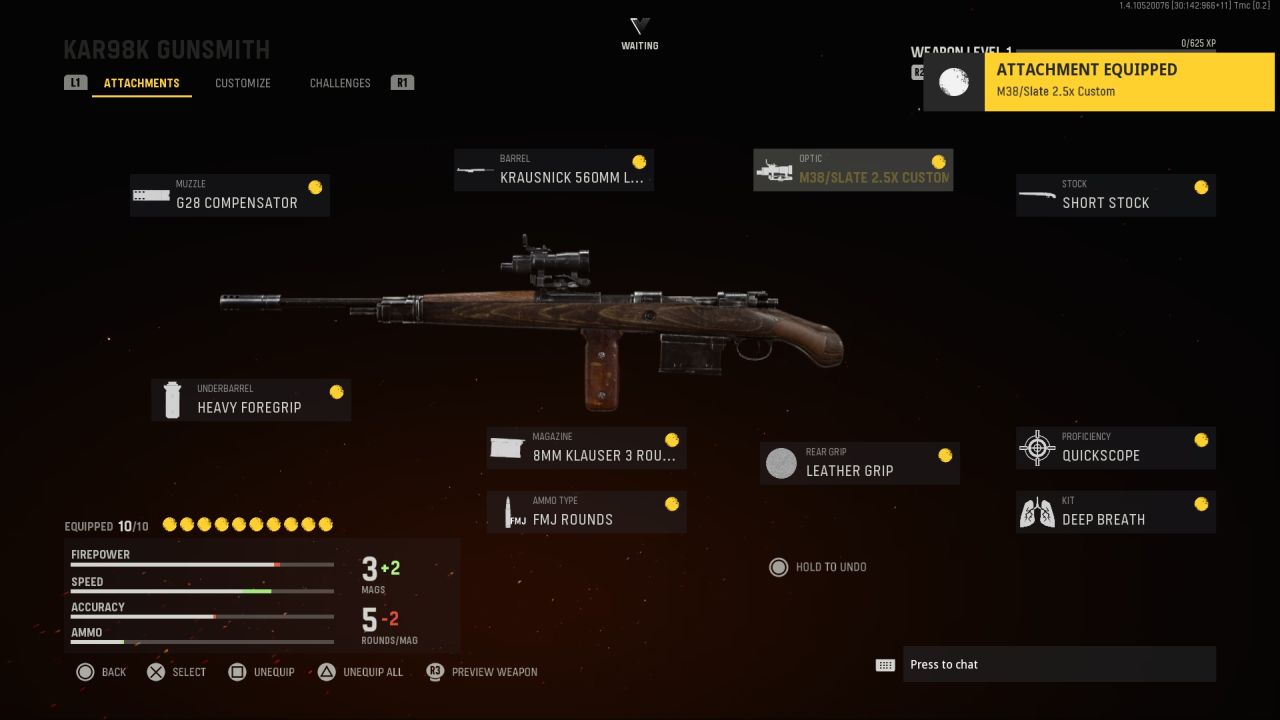
Task: Select the Short Stock attachment icon
Action: (1036, 195)
